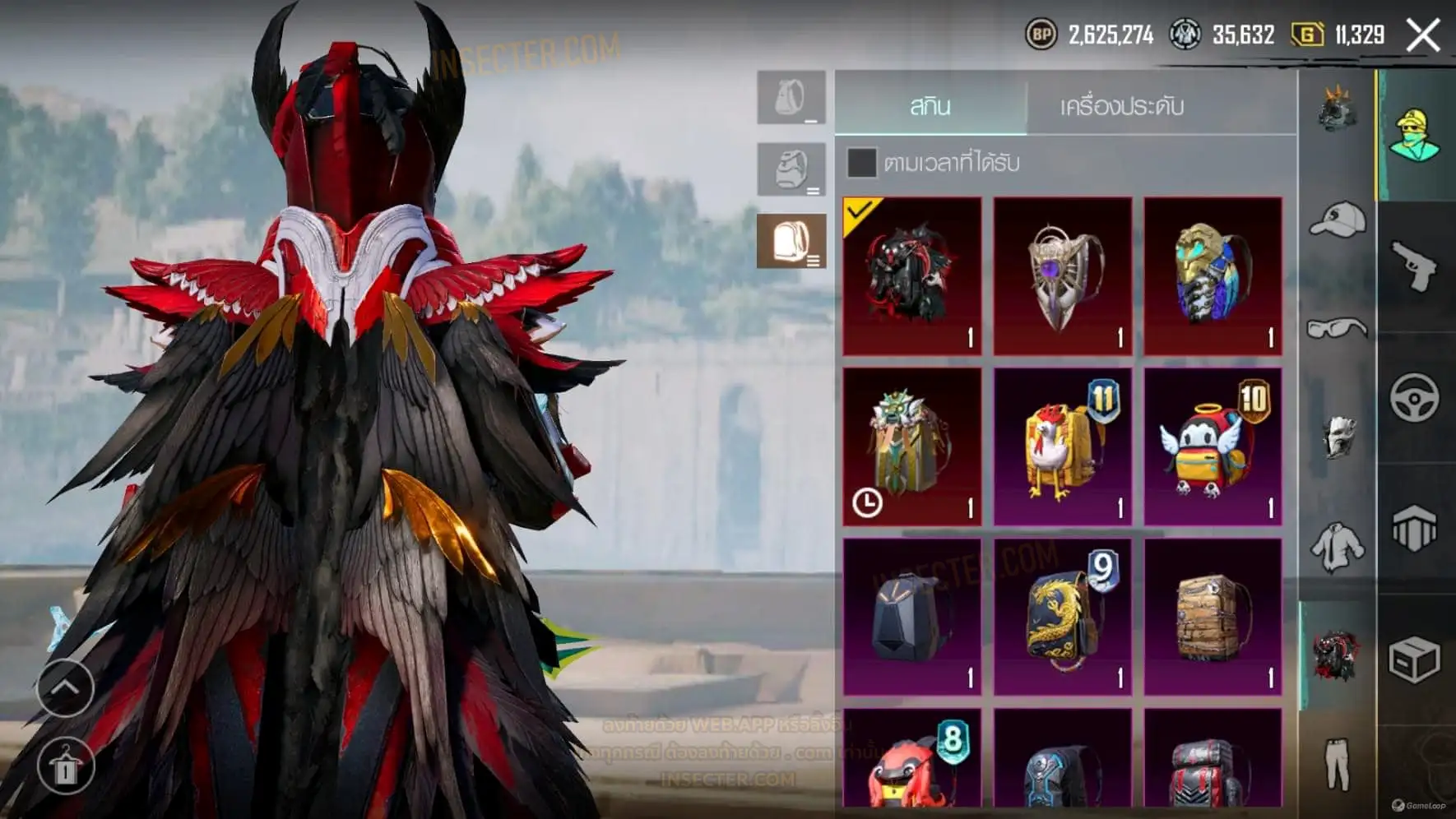Image resolution: width=1456 pixels, height=819 pixels.
Task: Open the pistol weapons section
Action: coord(1415,266)
